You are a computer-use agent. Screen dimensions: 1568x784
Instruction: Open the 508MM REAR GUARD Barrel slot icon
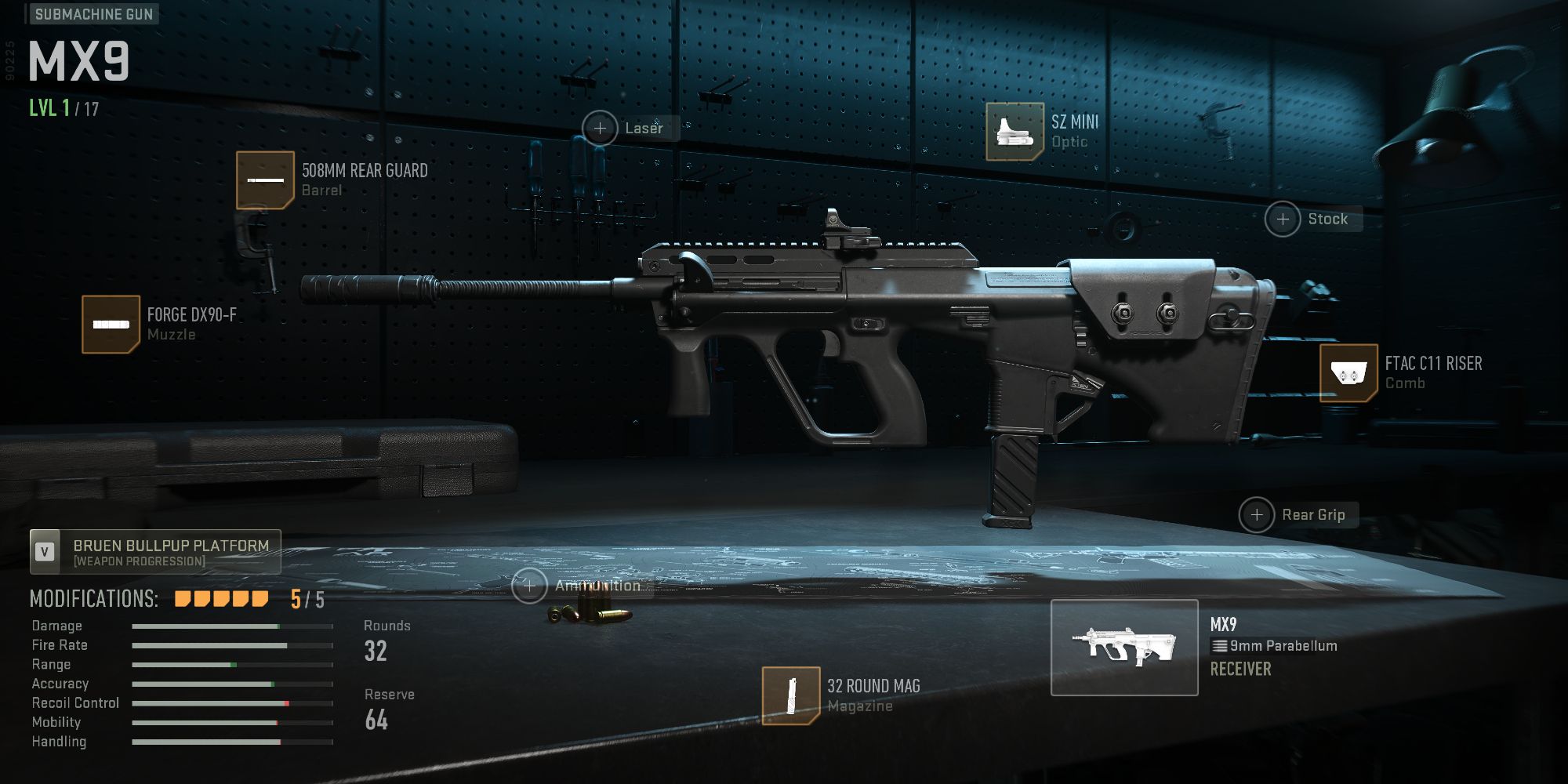point(267,181)
